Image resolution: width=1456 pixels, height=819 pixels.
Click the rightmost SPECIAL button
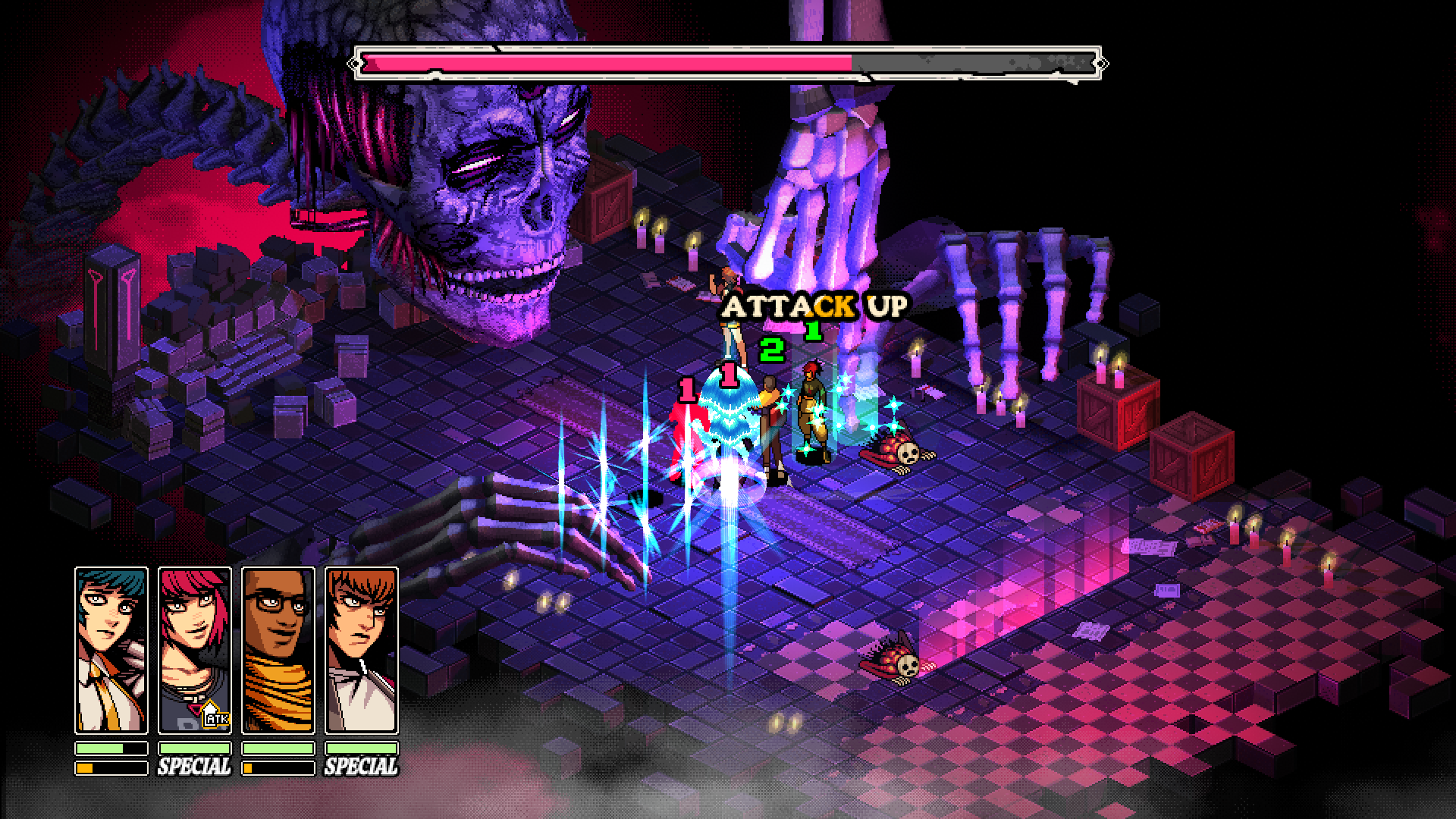click(x=362, y=765)
